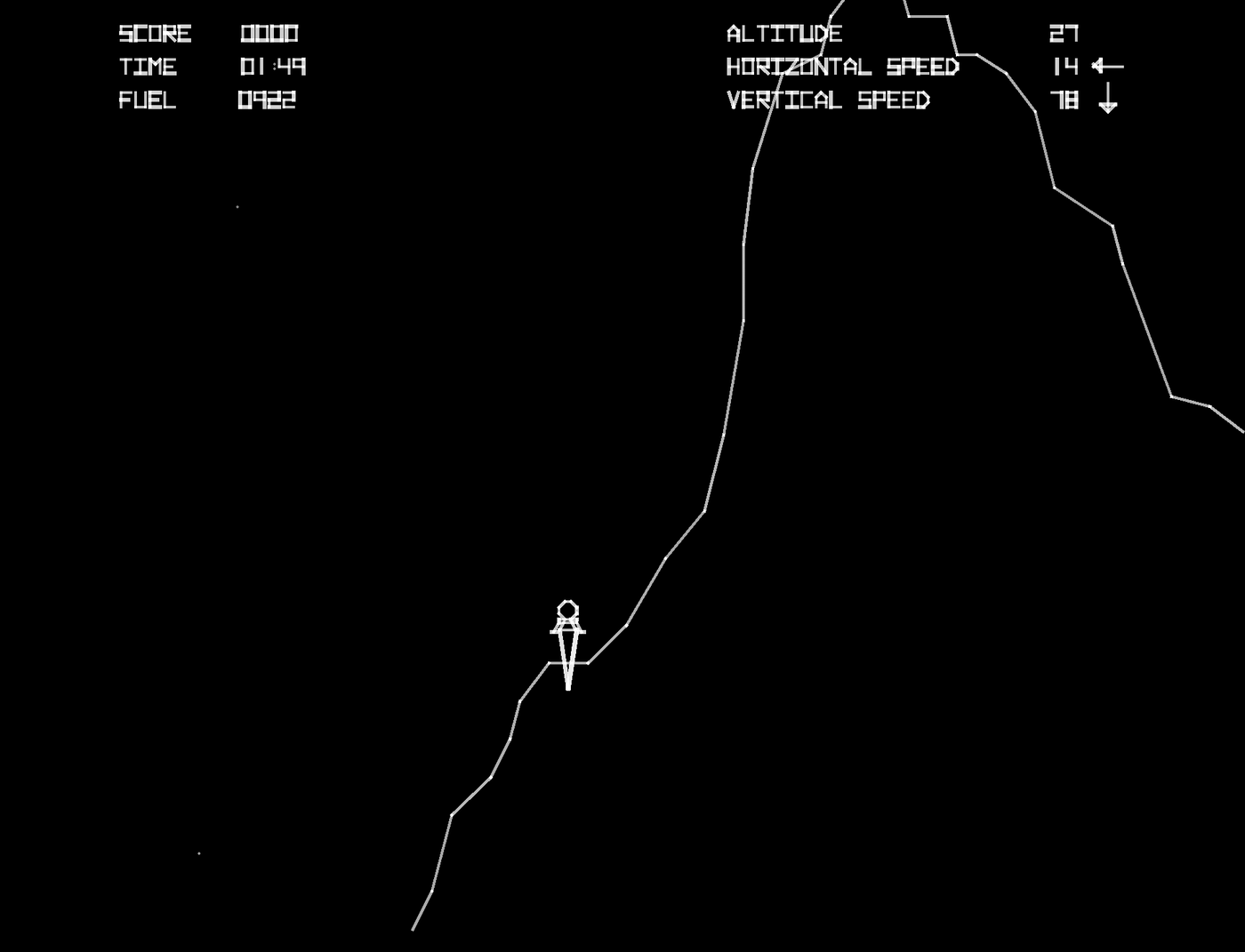Click the VERTICAL SPEED value 78

[x=1064, y=100]
